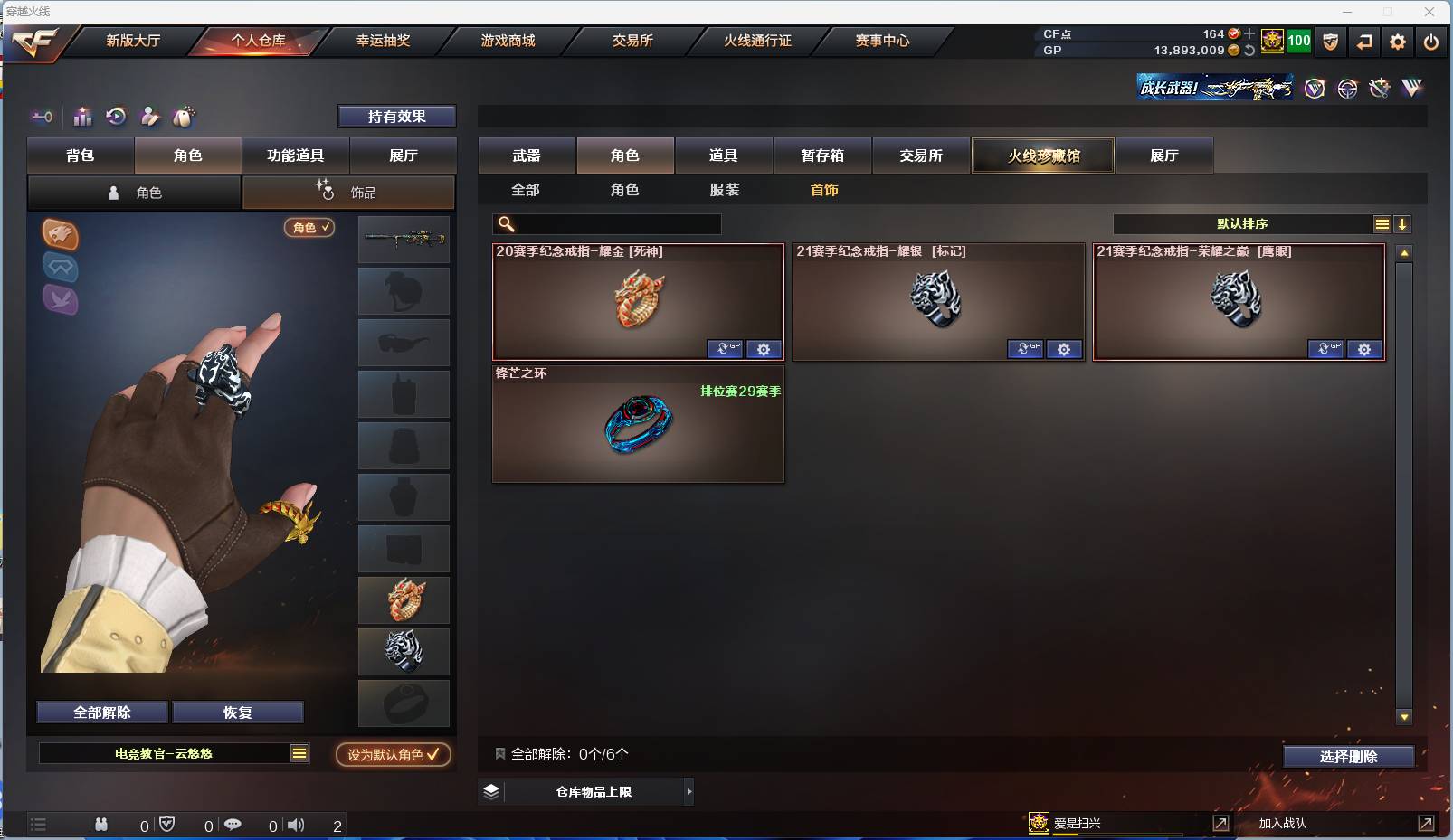Image resolution: width=1453 pixels, height=840 pixels.
Task: Open the 幸运抽奖 menu item
Action: (384, 41)
